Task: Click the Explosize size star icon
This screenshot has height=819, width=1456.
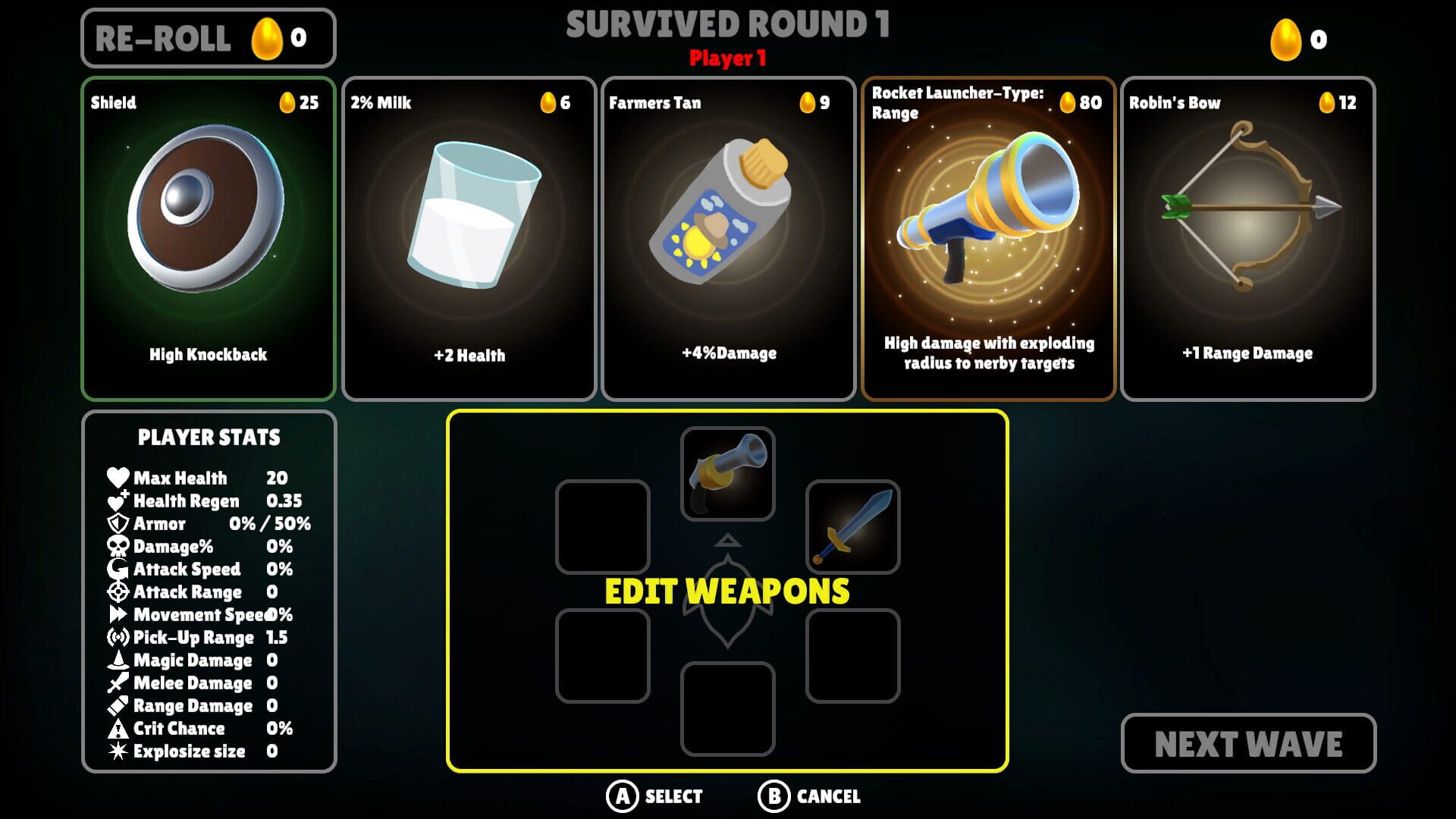Action: pyautogui.click(x=118, y=751)
